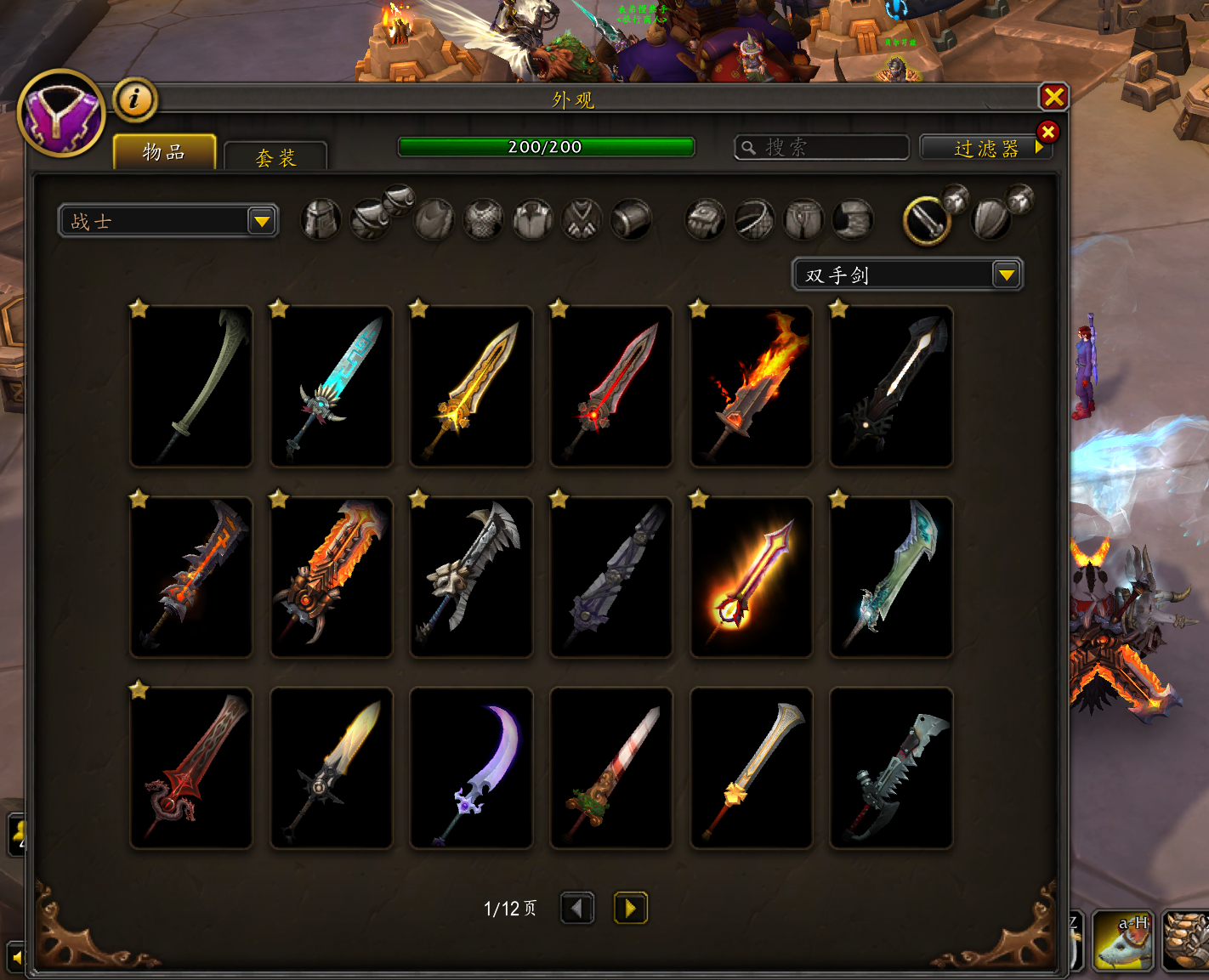The image size is (1209, 980).
Task: Choose the cyan glowing sword appearance
Action: coord(332,386)
